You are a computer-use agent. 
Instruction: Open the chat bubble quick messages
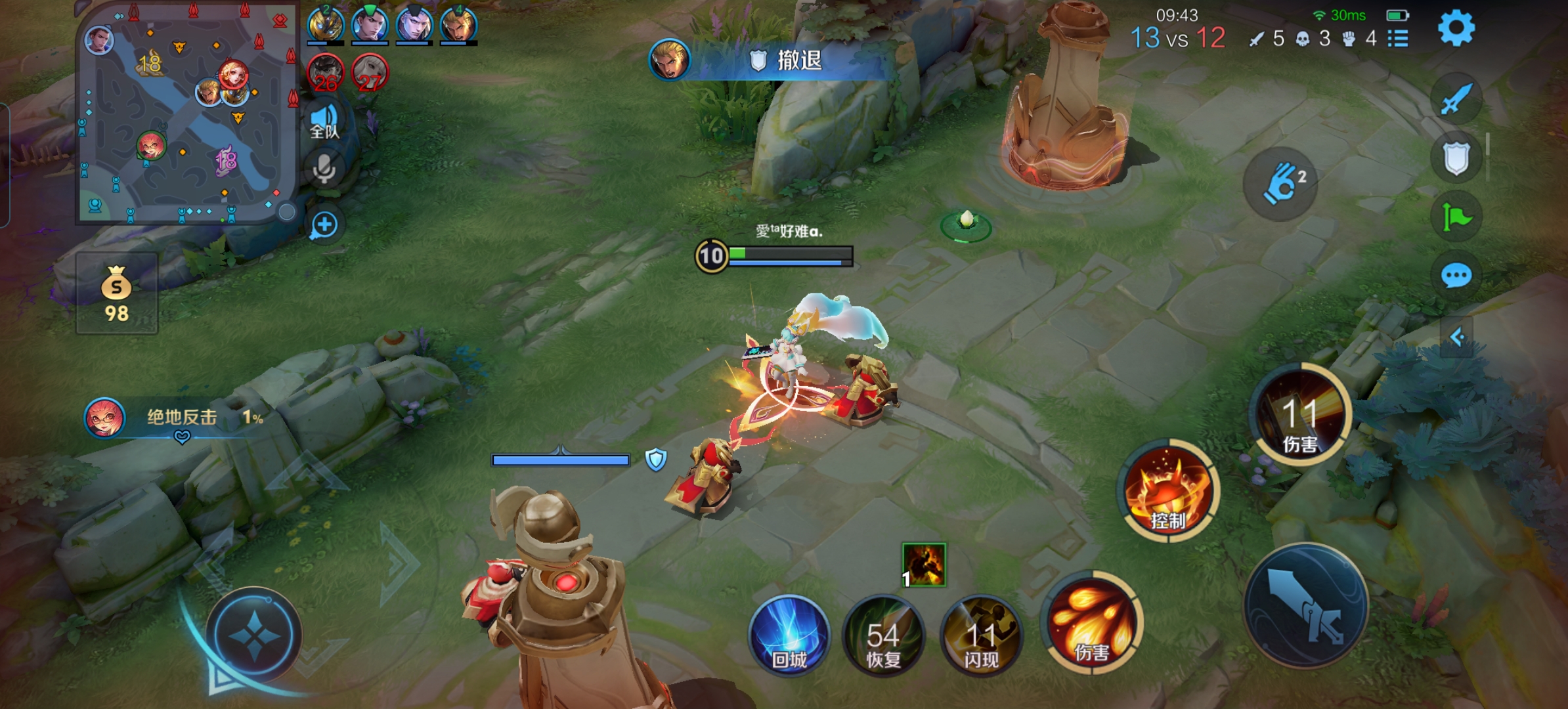[x=1456, y=276]
